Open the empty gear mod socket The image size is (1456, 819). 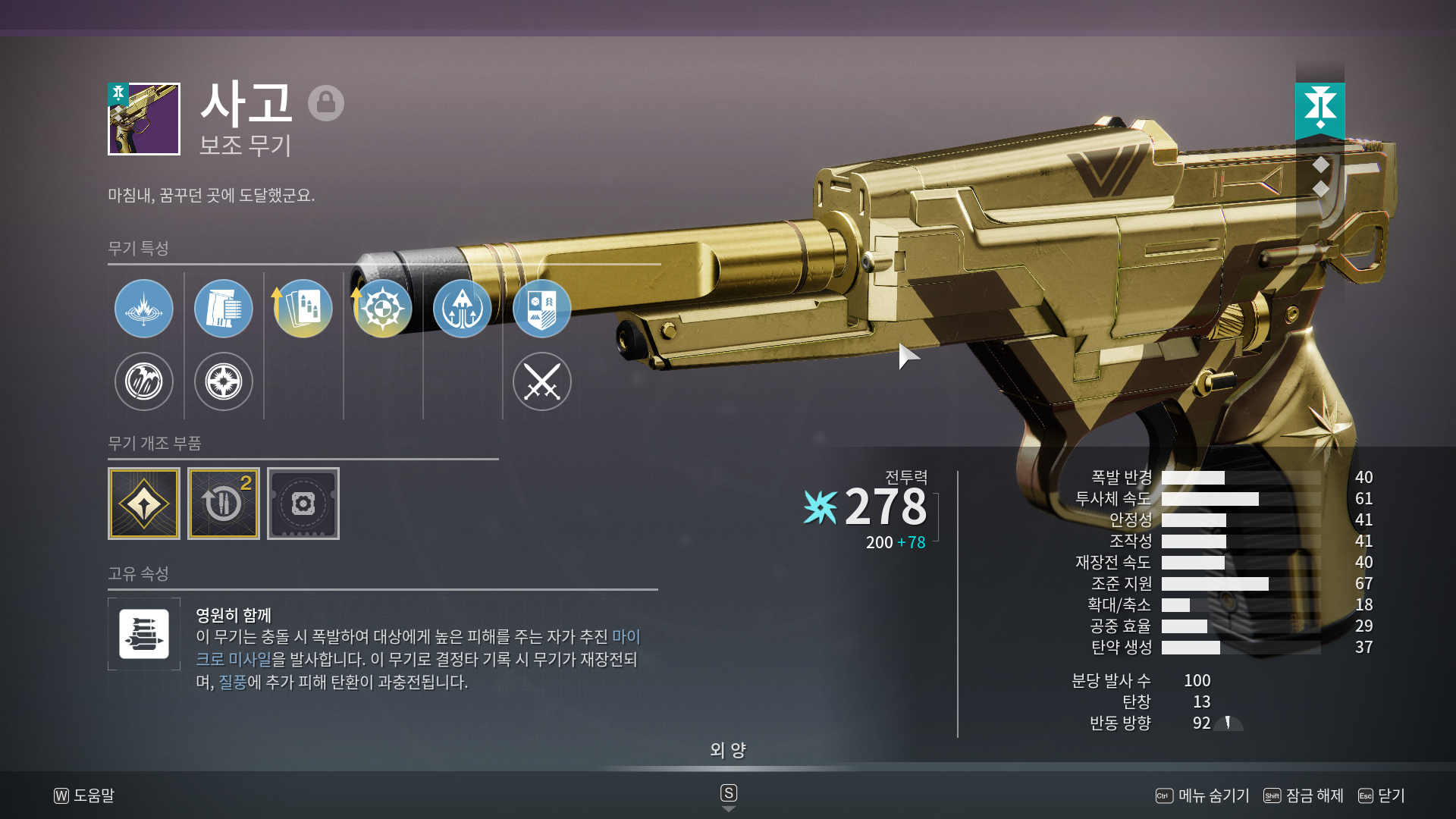(303, 504)
